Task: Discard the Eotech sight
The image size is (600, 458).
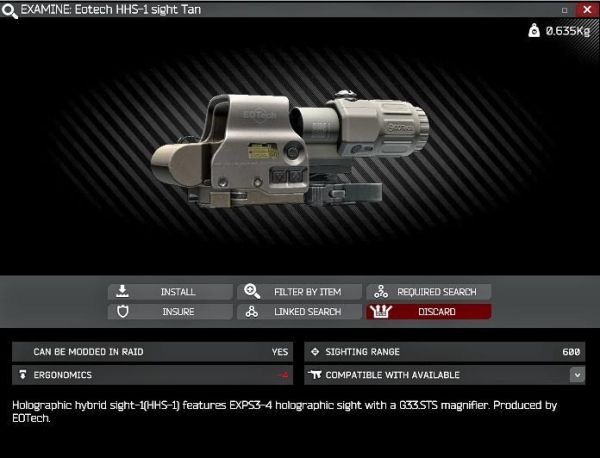Action: point(428,312)
